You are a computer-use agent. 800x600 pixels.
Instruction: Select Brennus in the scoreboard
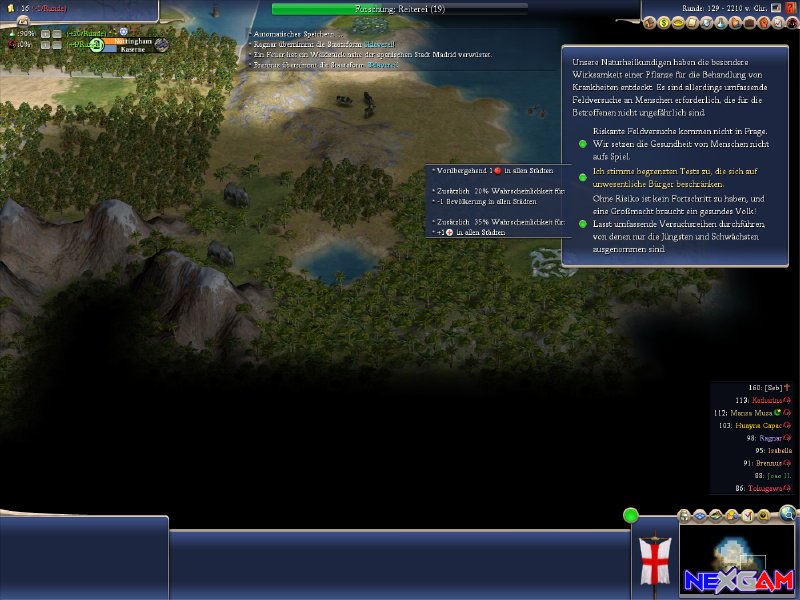point(767,463)
